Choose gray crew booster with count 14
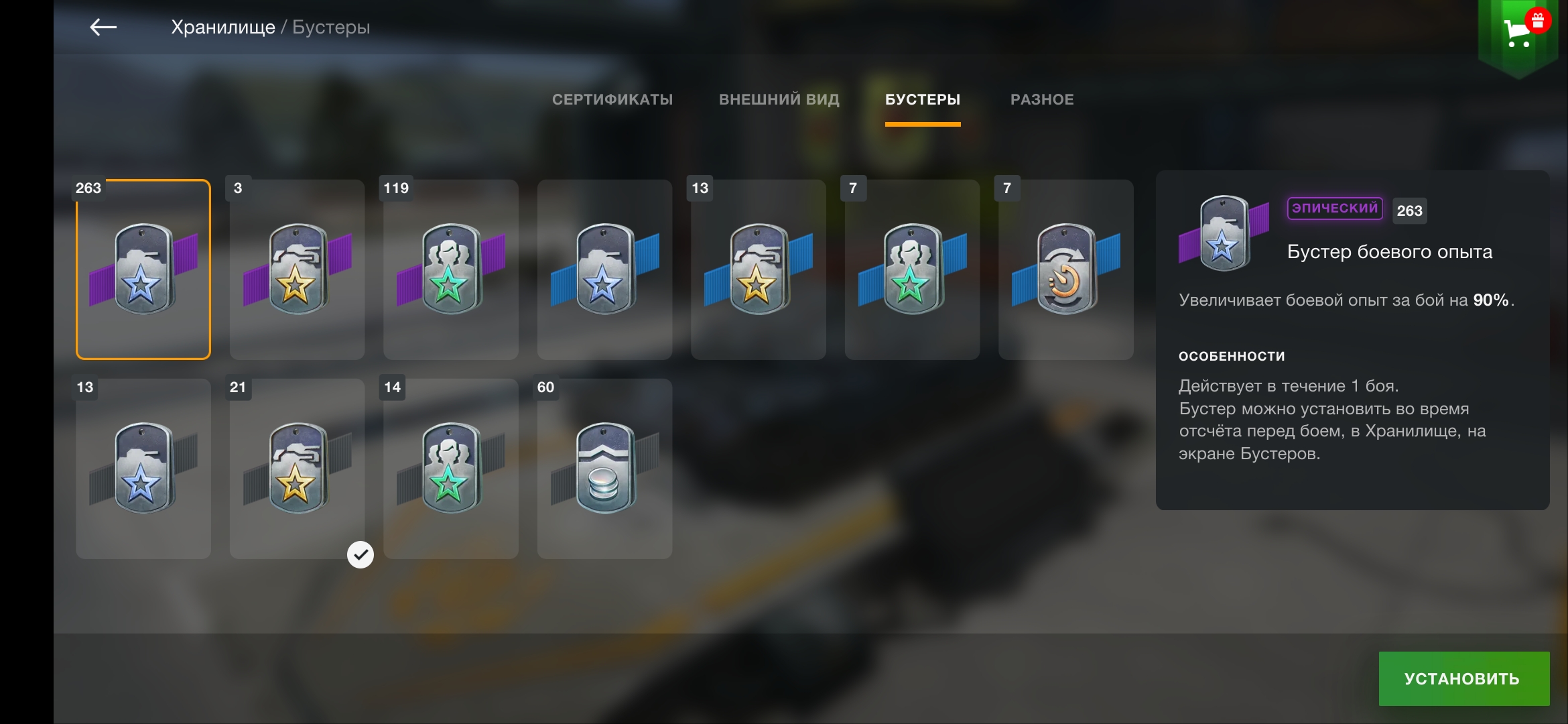The width and height of the screenshot is (1568, 724). tap(451, 469)
